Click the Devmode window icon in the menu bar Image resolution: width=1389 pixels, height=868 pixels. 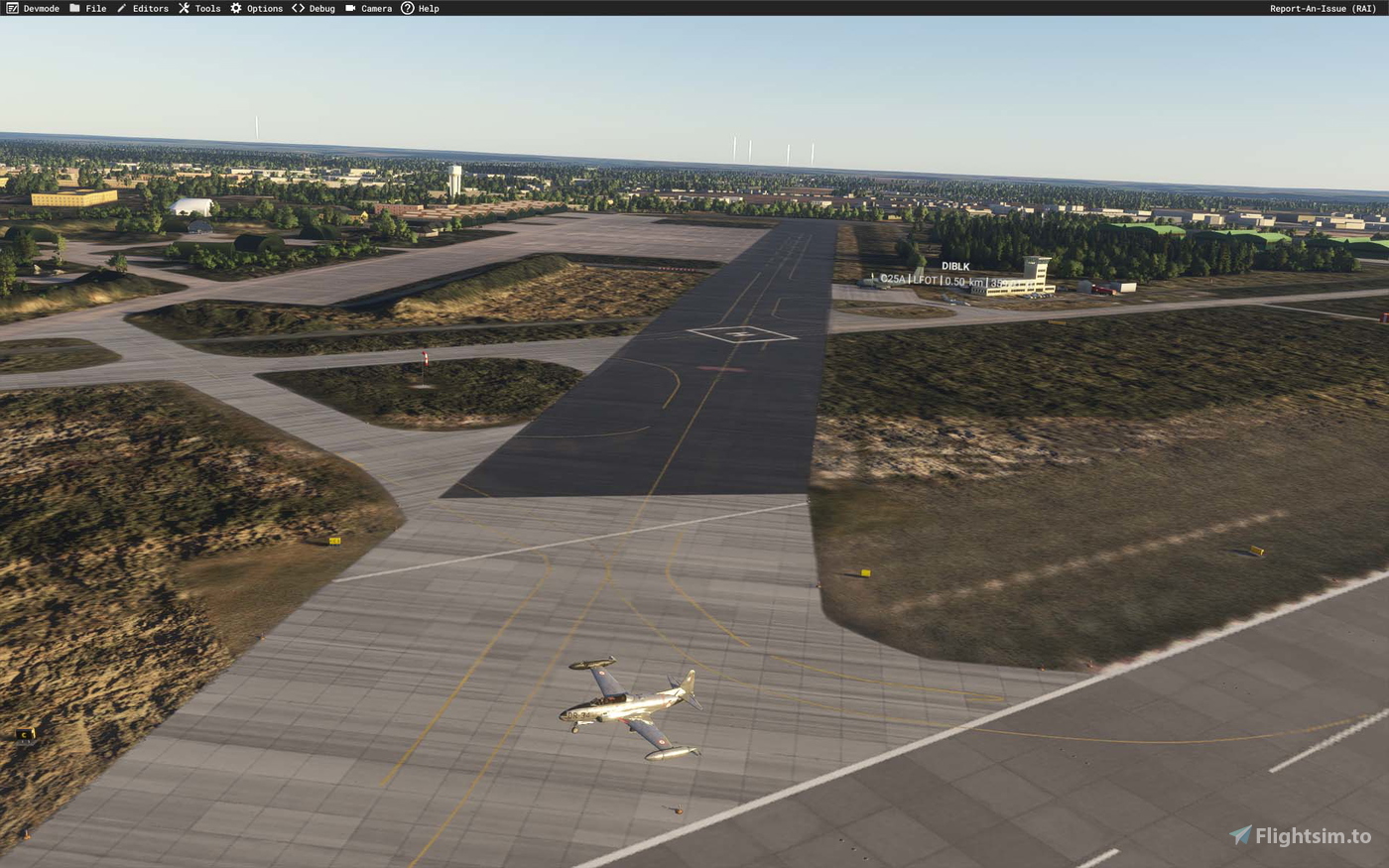pyautogui.click(x=11, y=8)
